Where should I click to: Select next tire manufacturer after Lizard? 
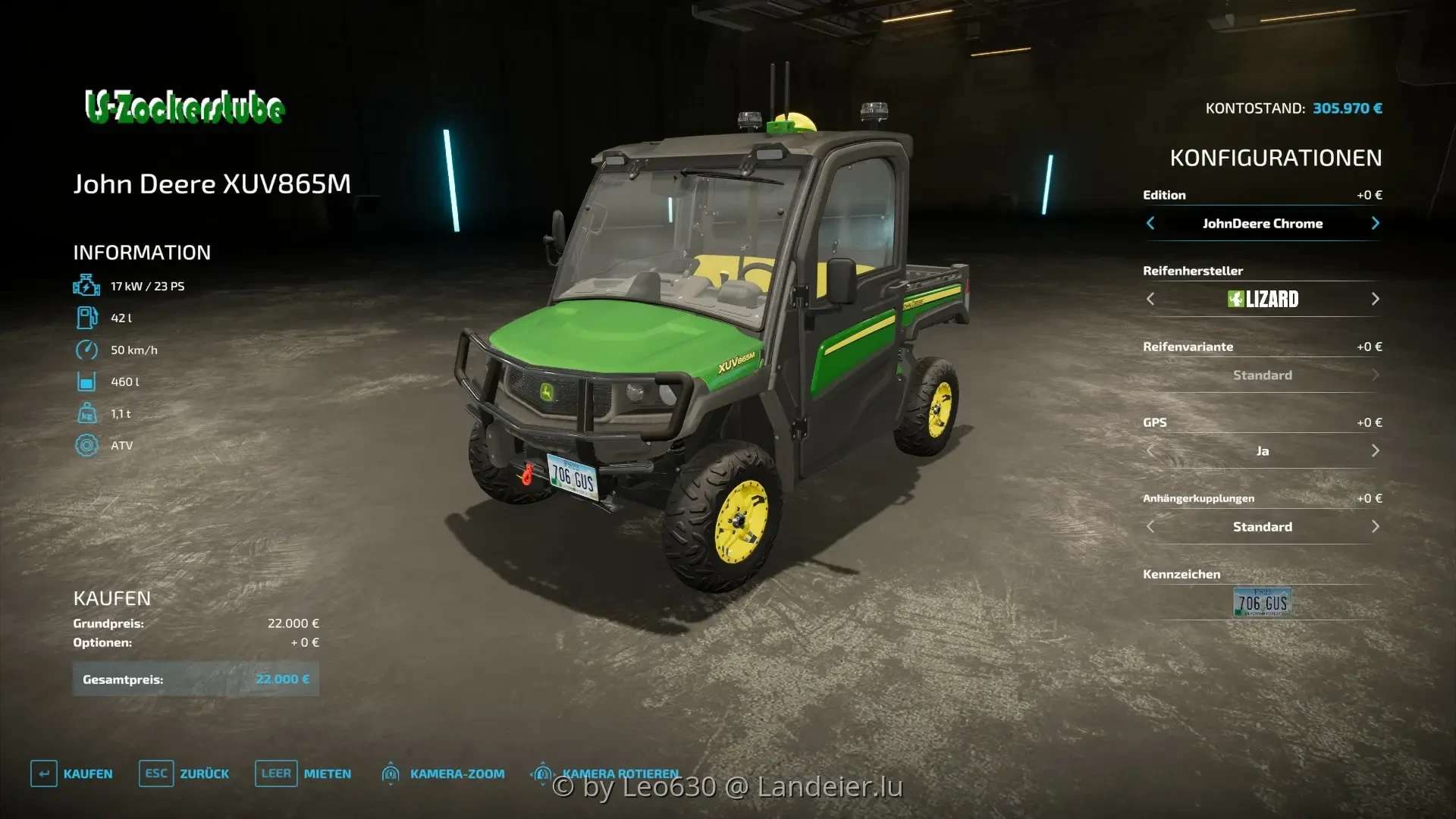[1375, 299]
